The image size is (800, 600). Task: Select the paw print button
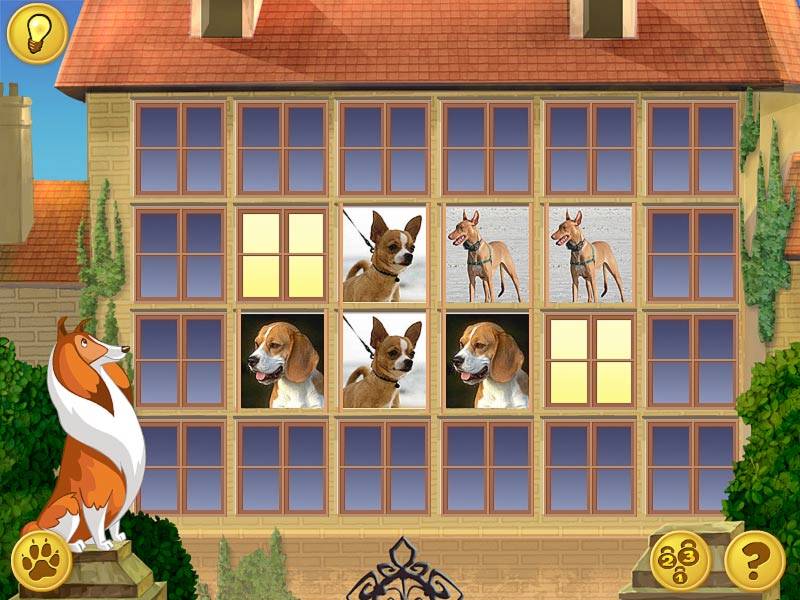pos(43,560)
